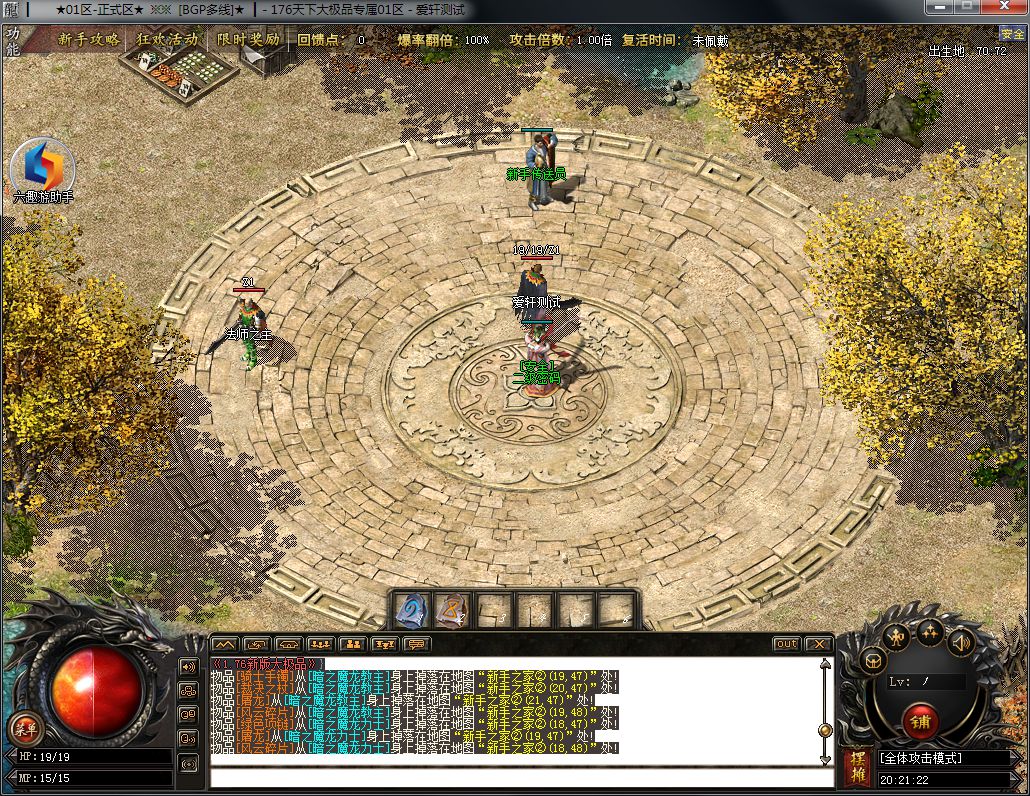Viewport: 1030px width, 796px height.
Task: Click the 功能 function button
Action: (x=12, y=40)
